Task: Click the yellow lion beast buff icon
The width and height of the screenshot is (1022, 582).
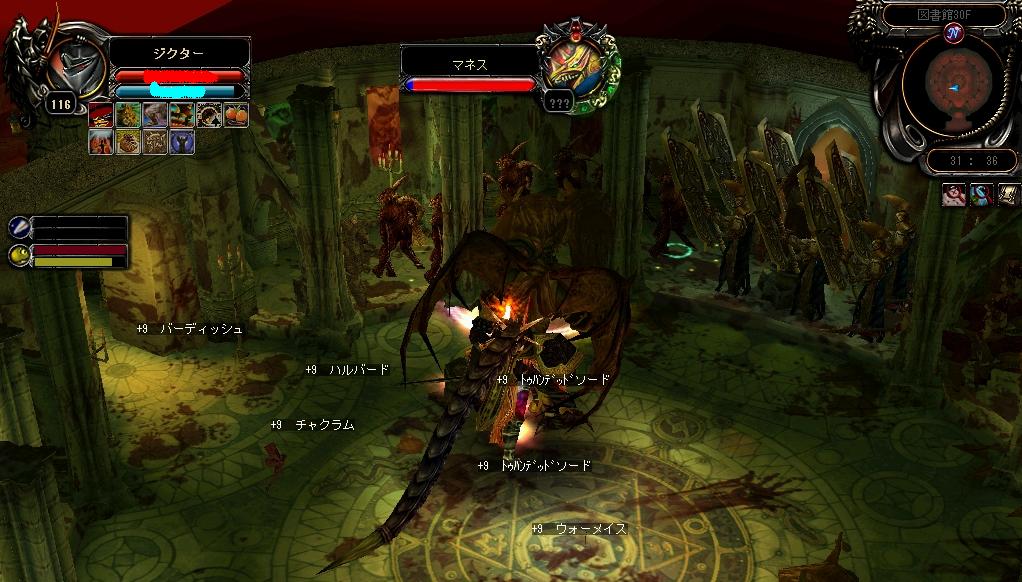Action: coord(128,115)
